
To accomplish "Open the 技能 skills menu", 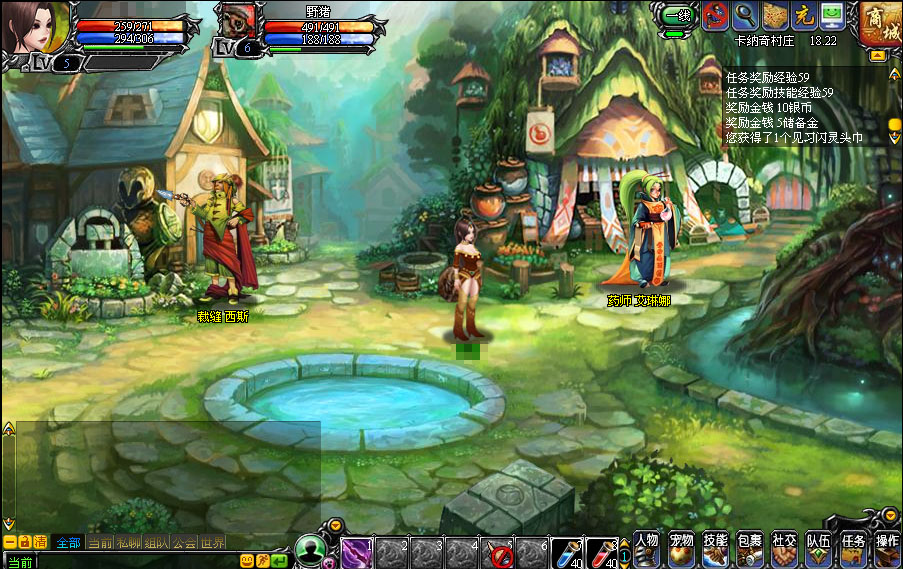I will pos(715,548).
